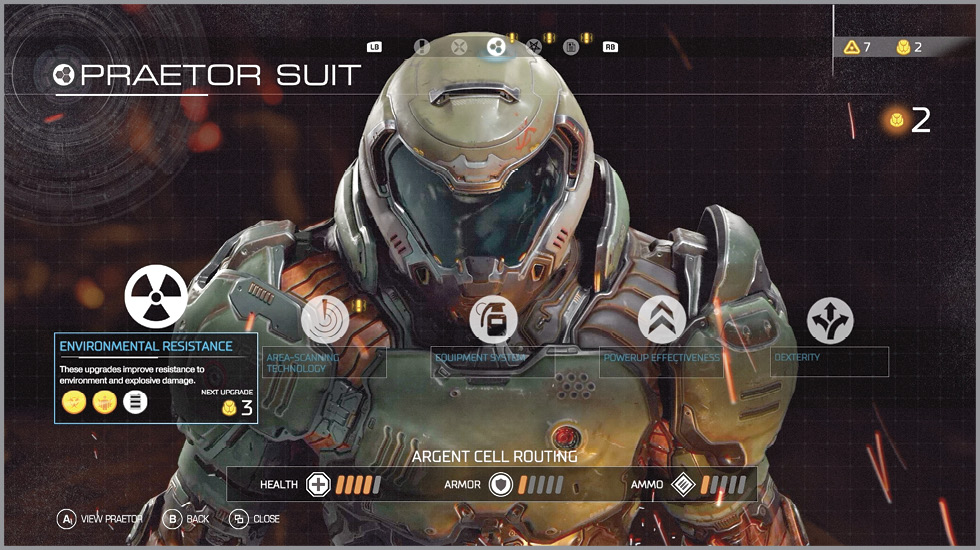Choose the Area-Scanning Technology upgrade category

(325, 320)
